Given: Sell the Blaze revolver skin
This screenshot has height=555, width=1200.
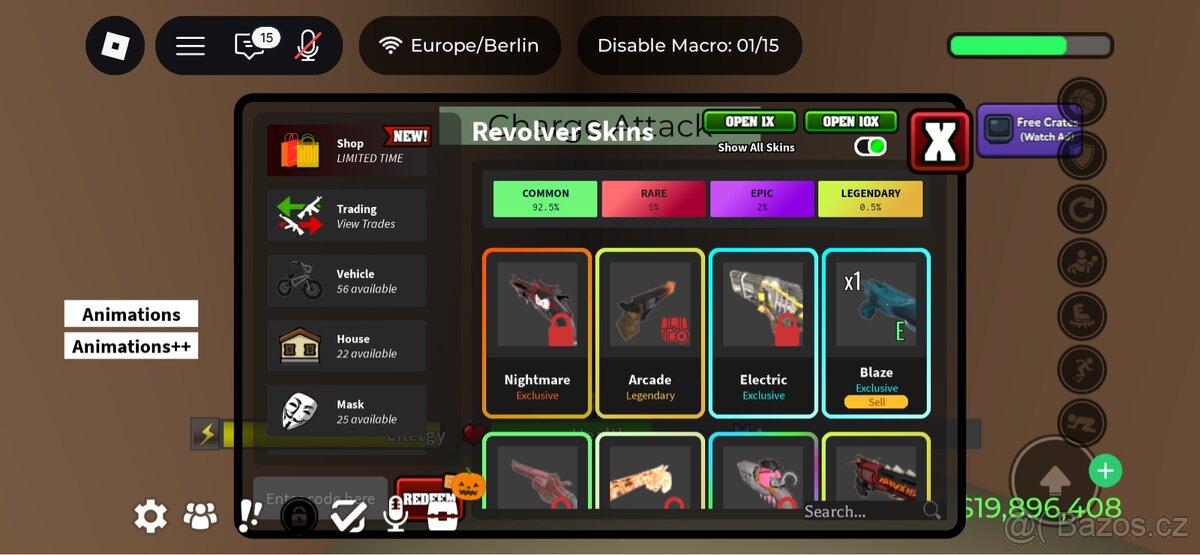Looking at the screenshot, I should coord(876,402).
